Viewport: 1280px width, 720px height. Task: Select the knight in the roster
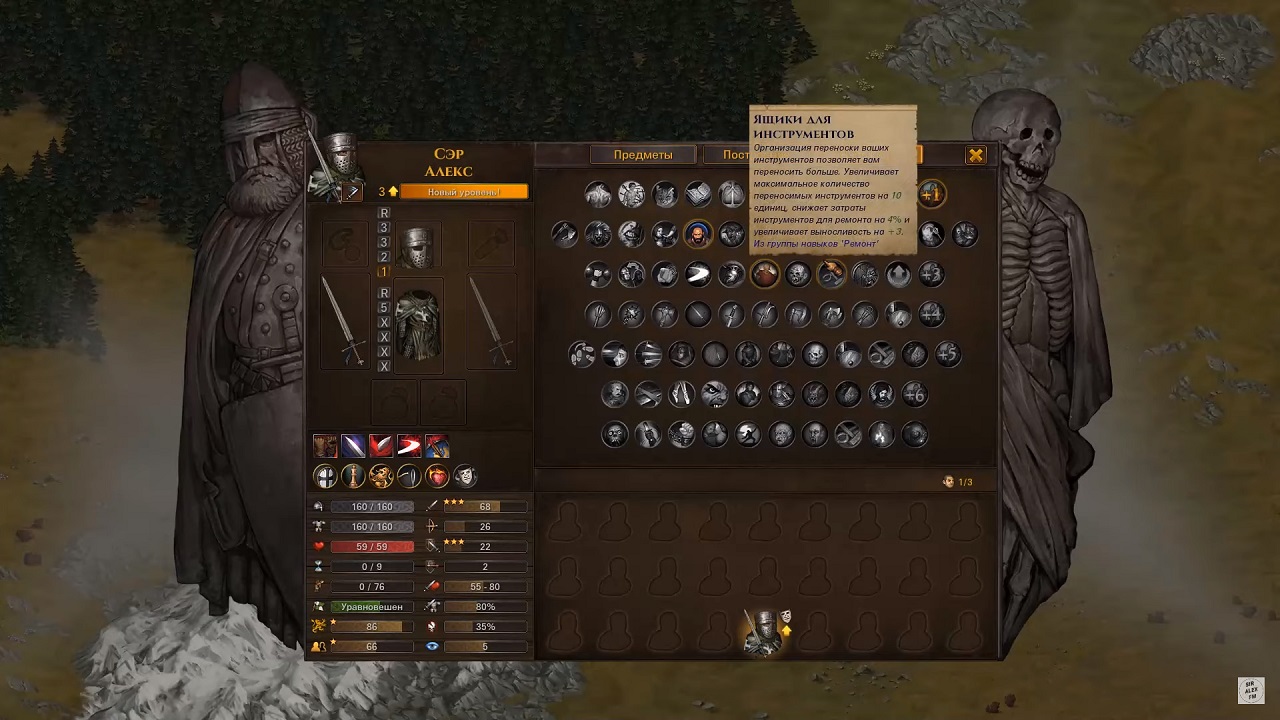click(x=764, y=632)
